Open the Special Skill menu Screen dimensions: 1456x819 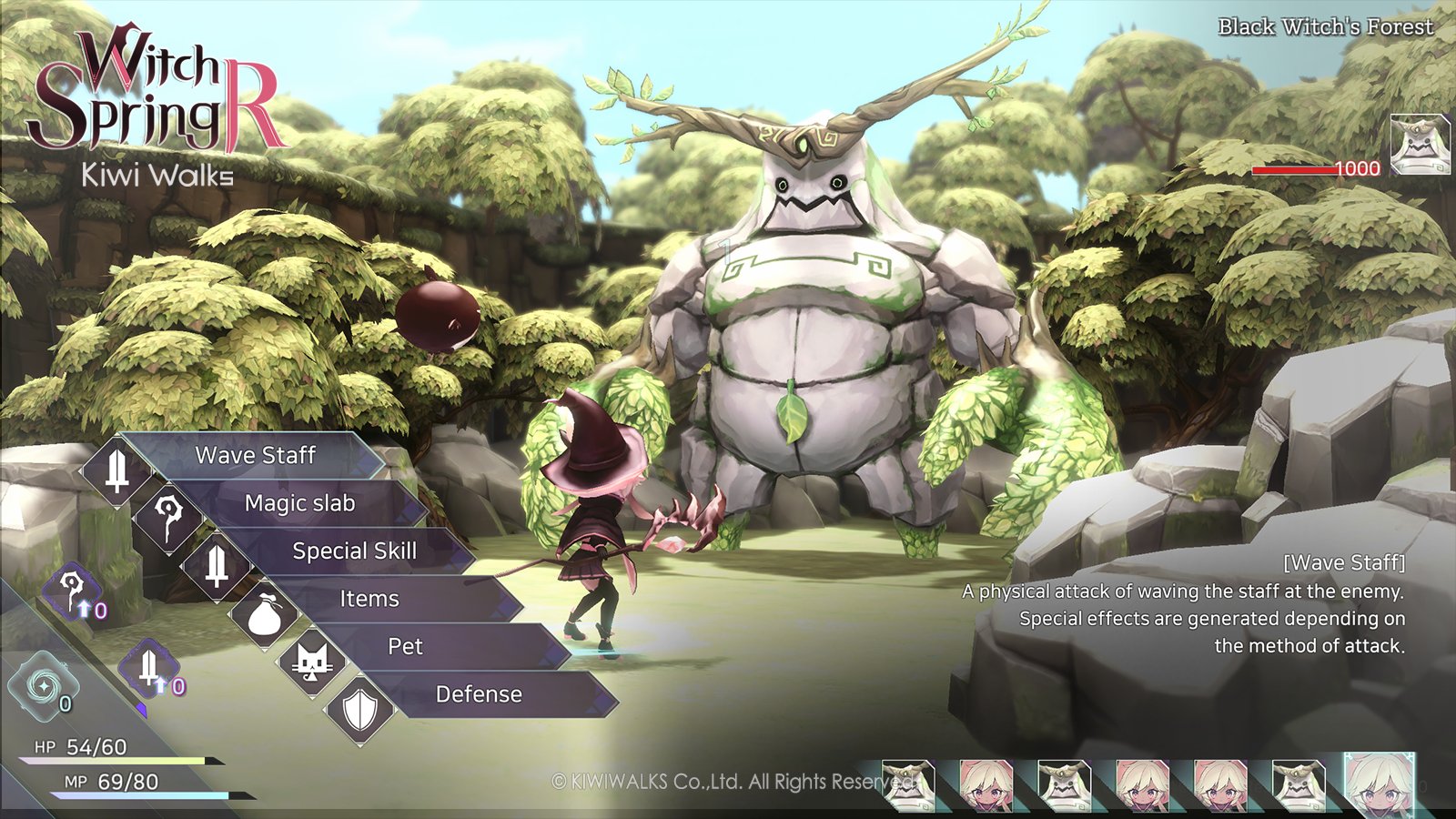tap(354, 551)
